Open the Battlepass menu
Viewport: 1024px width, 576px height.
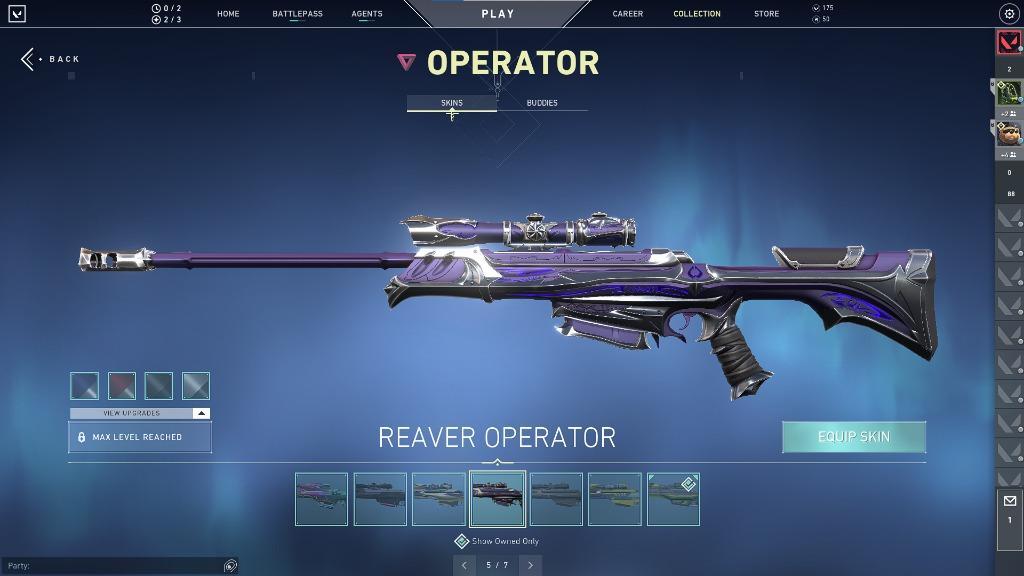pyautogui.click(x=297, y=14)
